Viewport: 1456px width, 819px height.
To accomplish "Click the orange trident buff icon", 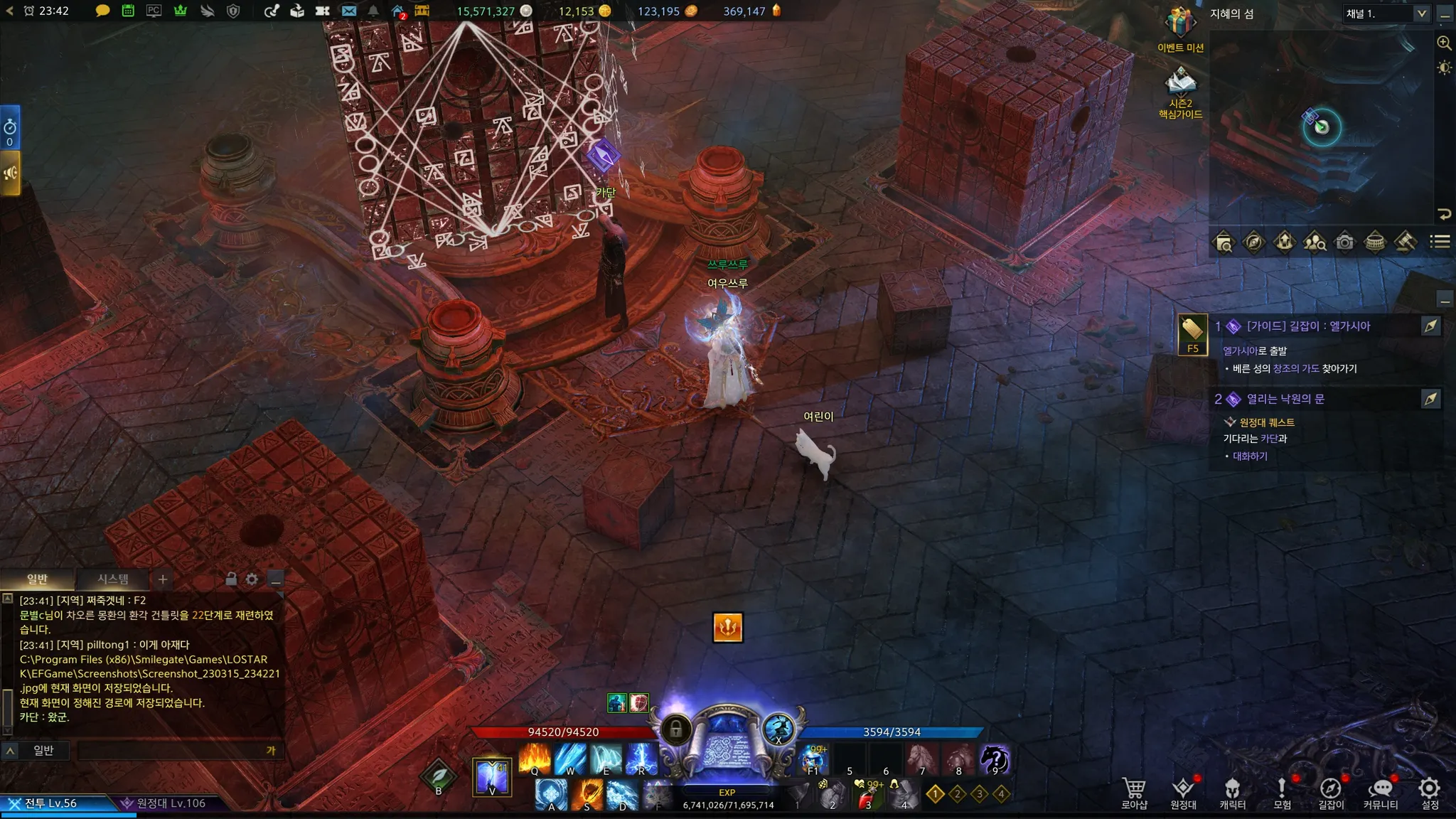I will click(727, 627).
